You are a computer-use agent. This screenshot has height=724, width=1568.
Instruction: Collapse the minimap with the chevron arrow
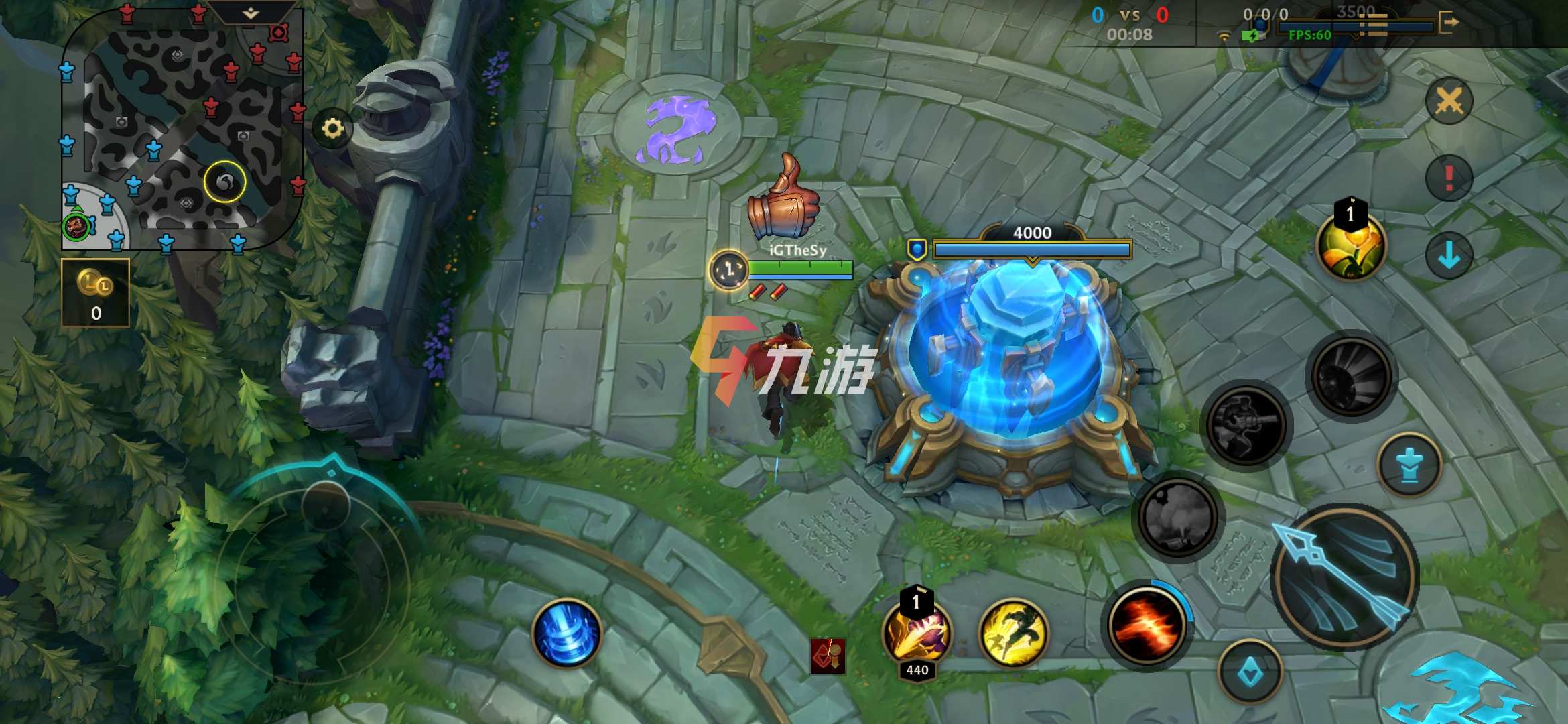click(x=251, y=13)
